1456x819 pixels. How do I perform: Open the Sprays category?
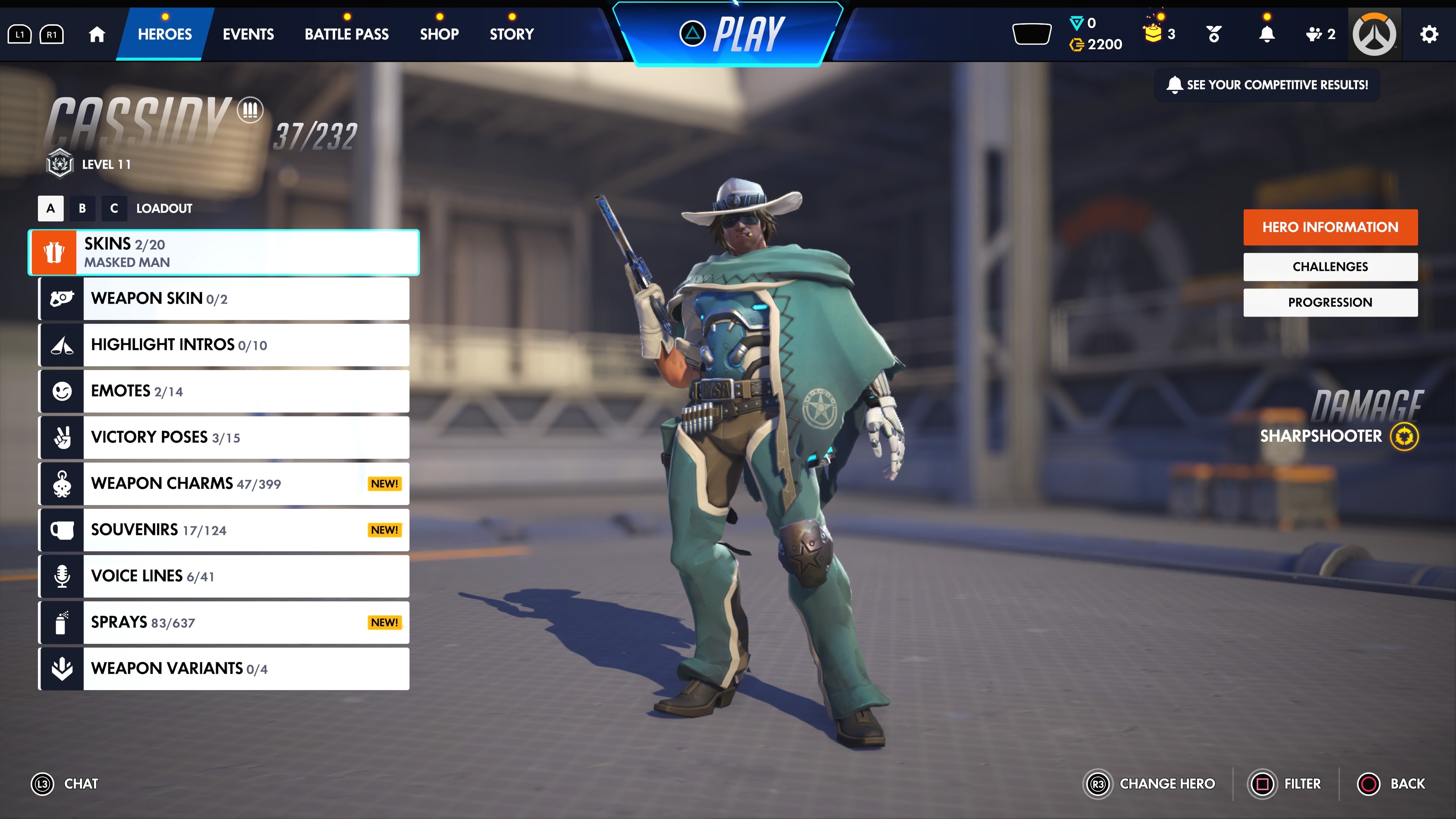(x=224, y=622)
